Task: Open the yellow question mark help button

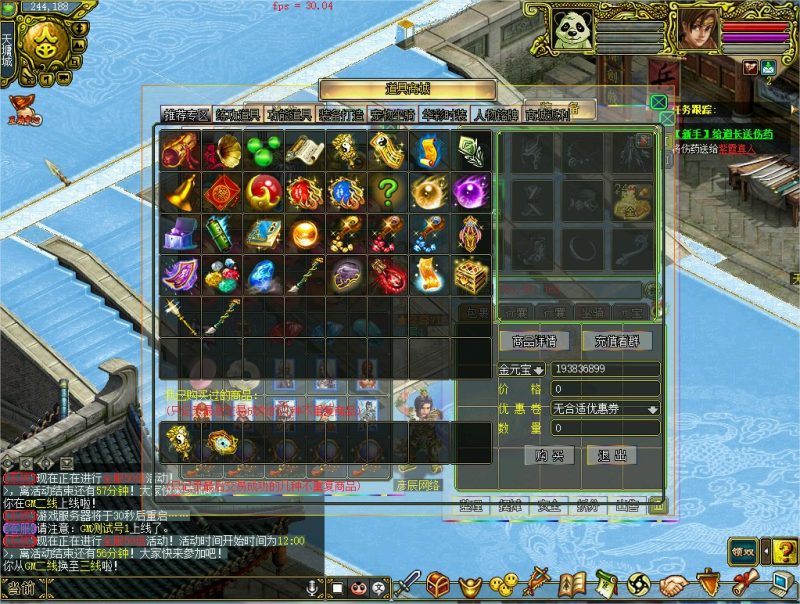Action: coord(785,549)
